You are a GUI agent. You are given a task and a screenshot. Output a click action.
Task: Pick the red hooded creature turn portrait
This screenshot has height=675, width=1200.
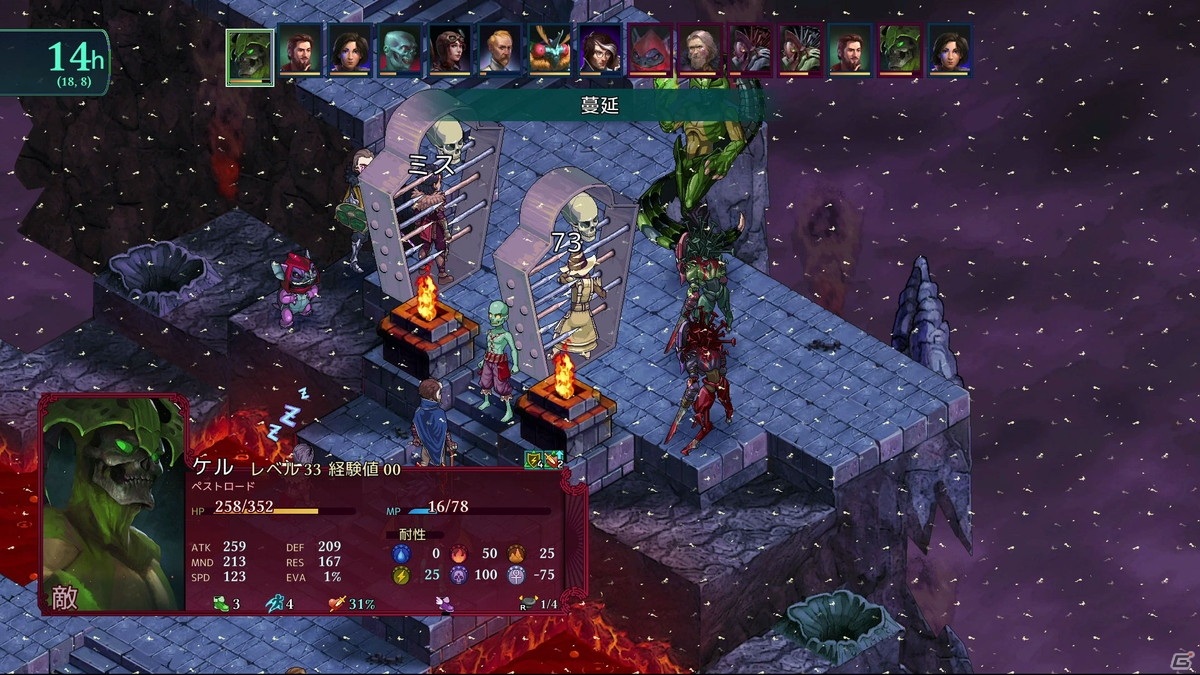(x=649, y=49)
